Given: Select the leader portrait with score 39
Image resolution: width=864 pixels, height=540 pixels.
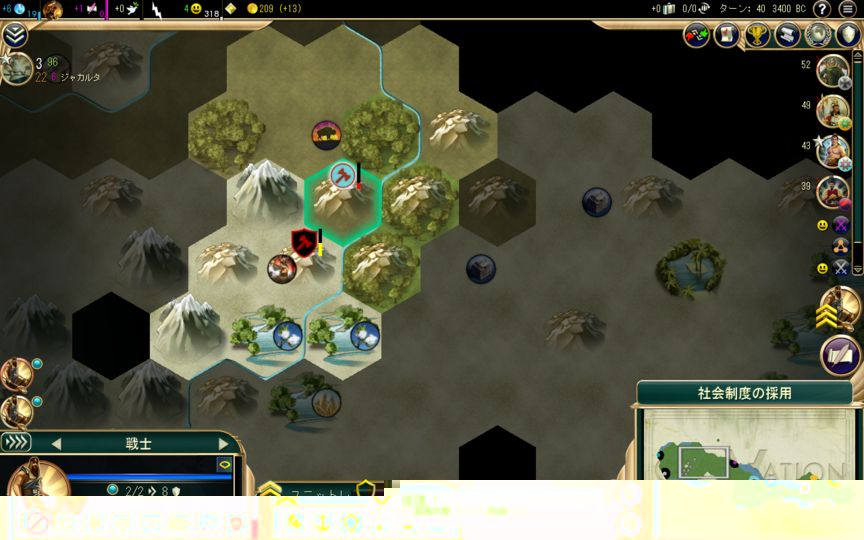Looking at the screenshot, I should click(x=832, y=191).
